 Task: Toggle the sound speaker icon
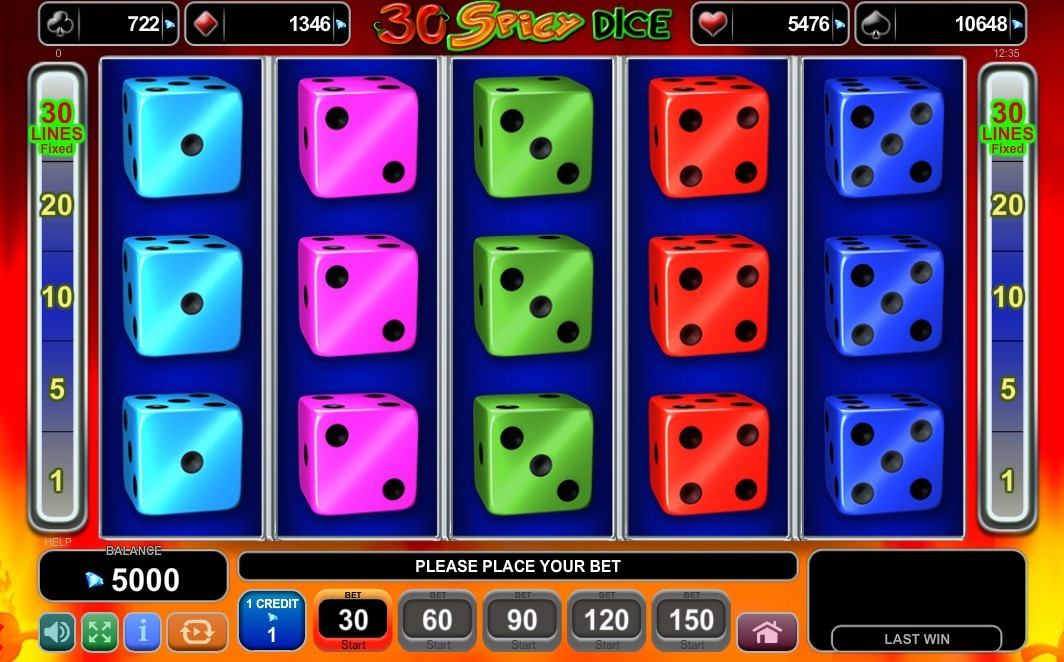(x=57, y=632)
